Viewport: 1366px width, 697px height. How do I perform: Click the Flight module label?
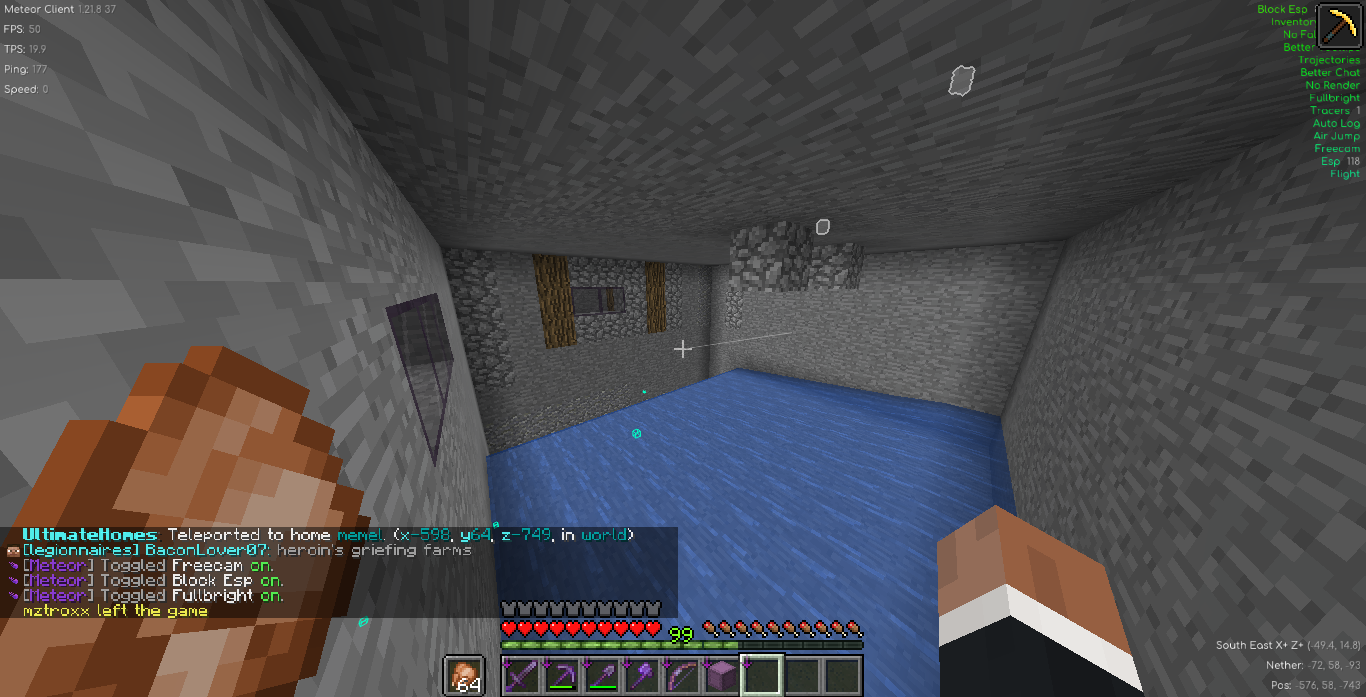tap(1345, 174)
